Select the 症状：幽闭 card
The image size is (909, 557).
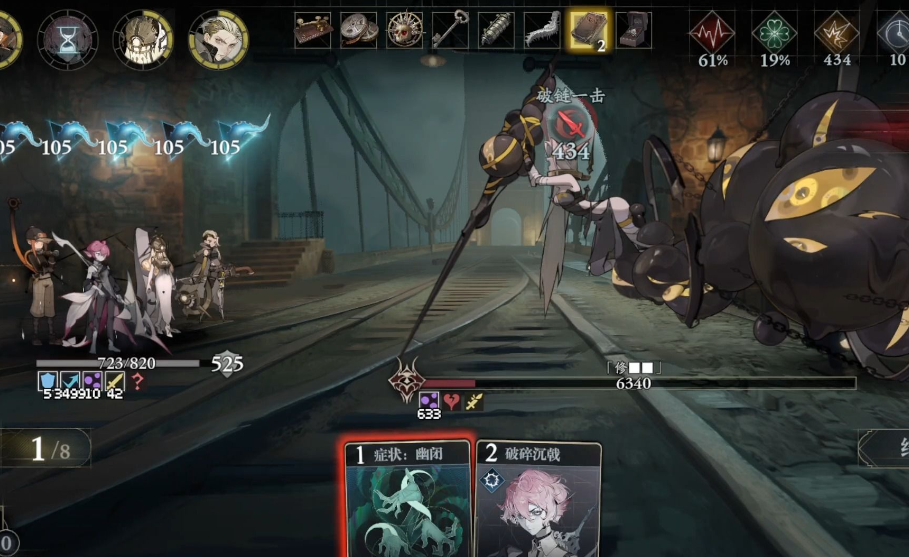405,500
